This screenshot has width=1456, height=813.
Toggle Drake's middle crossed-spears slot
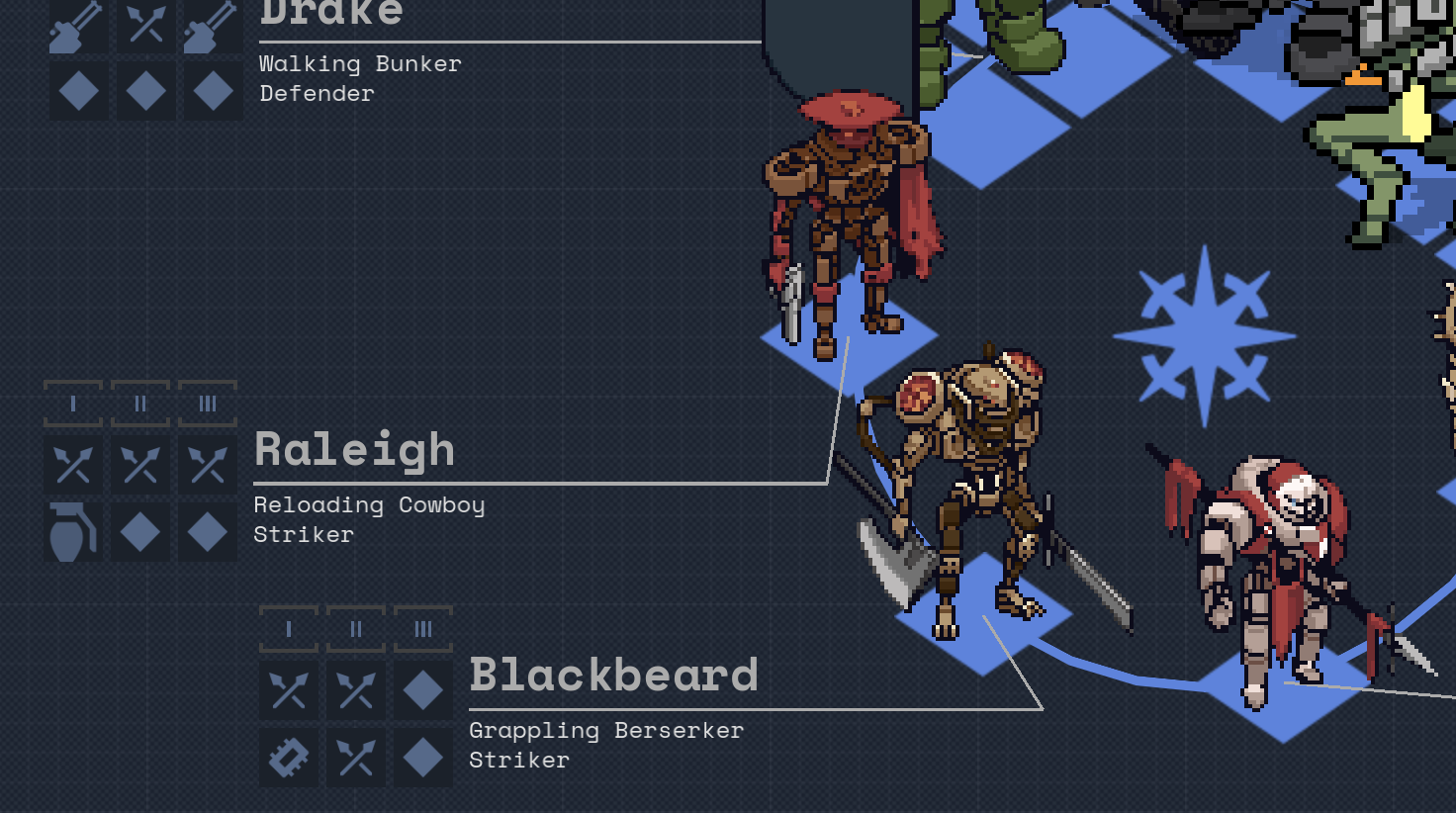pyautogui.click(x=145, y=27)
